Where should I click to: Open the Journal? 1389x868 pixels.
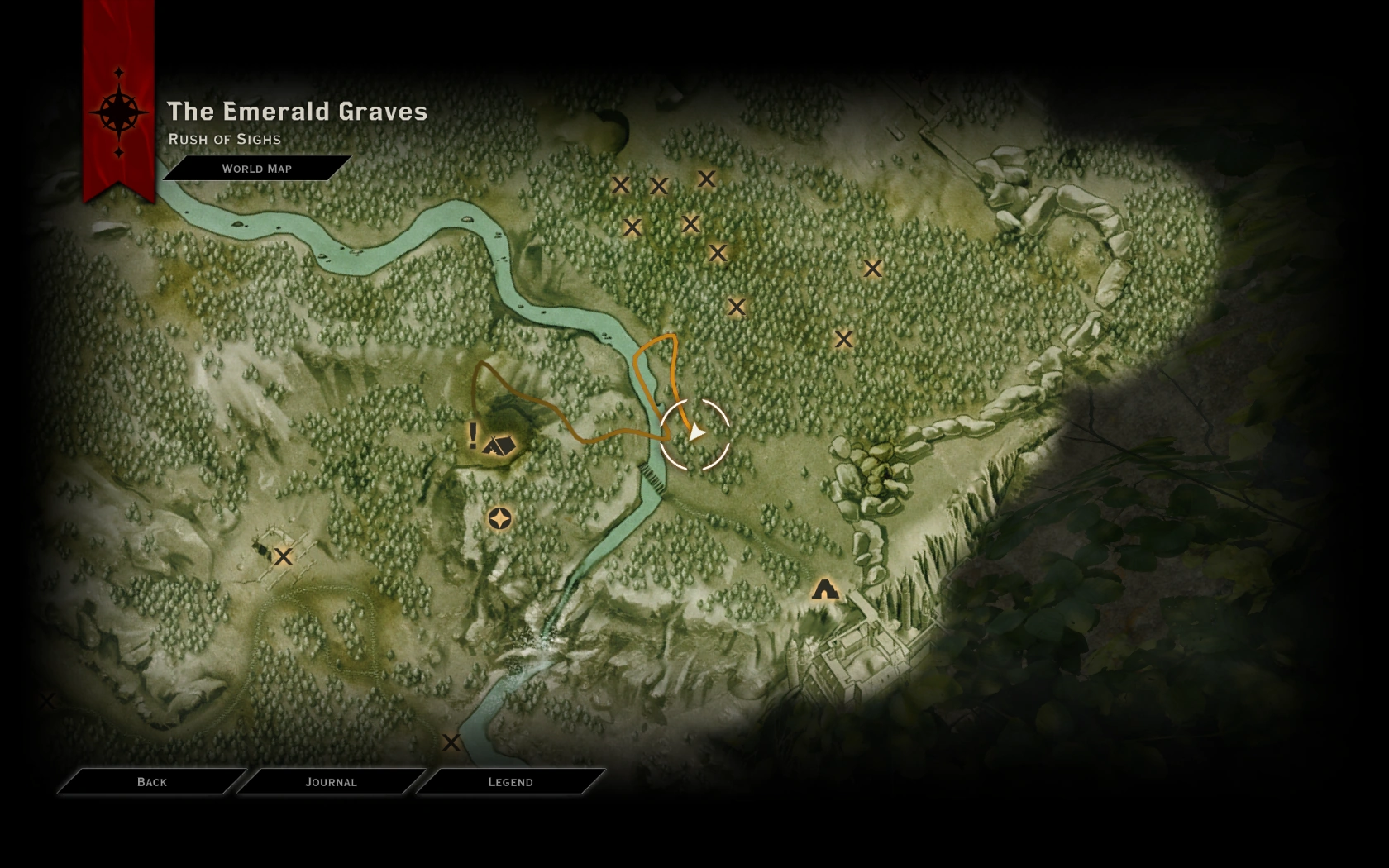click(331, 781)
